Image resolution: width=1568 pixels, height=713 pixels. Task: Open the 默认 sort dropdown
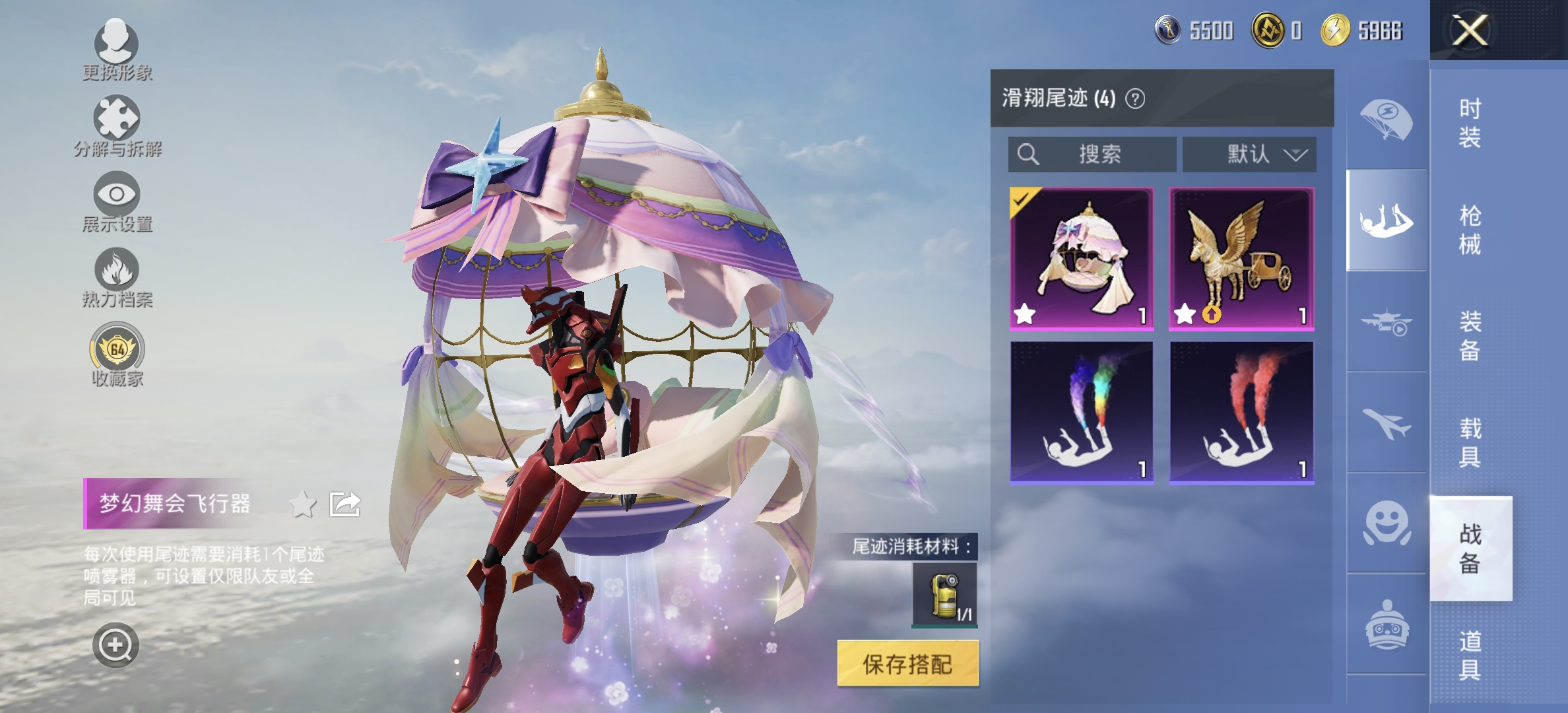(x=1249, y=154)
